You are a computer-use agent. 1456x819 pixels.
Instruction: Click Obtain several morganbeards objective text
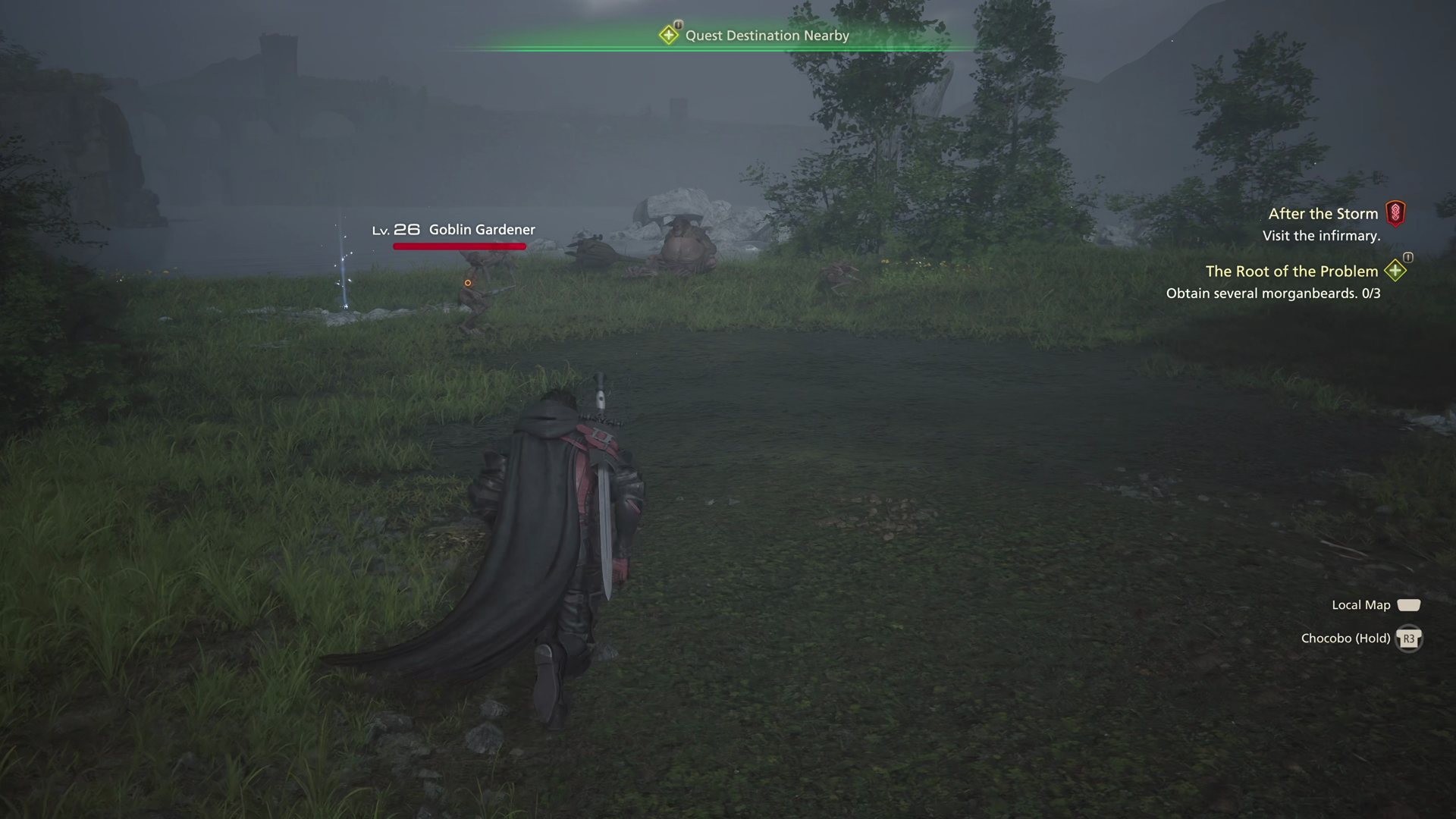1272,293
